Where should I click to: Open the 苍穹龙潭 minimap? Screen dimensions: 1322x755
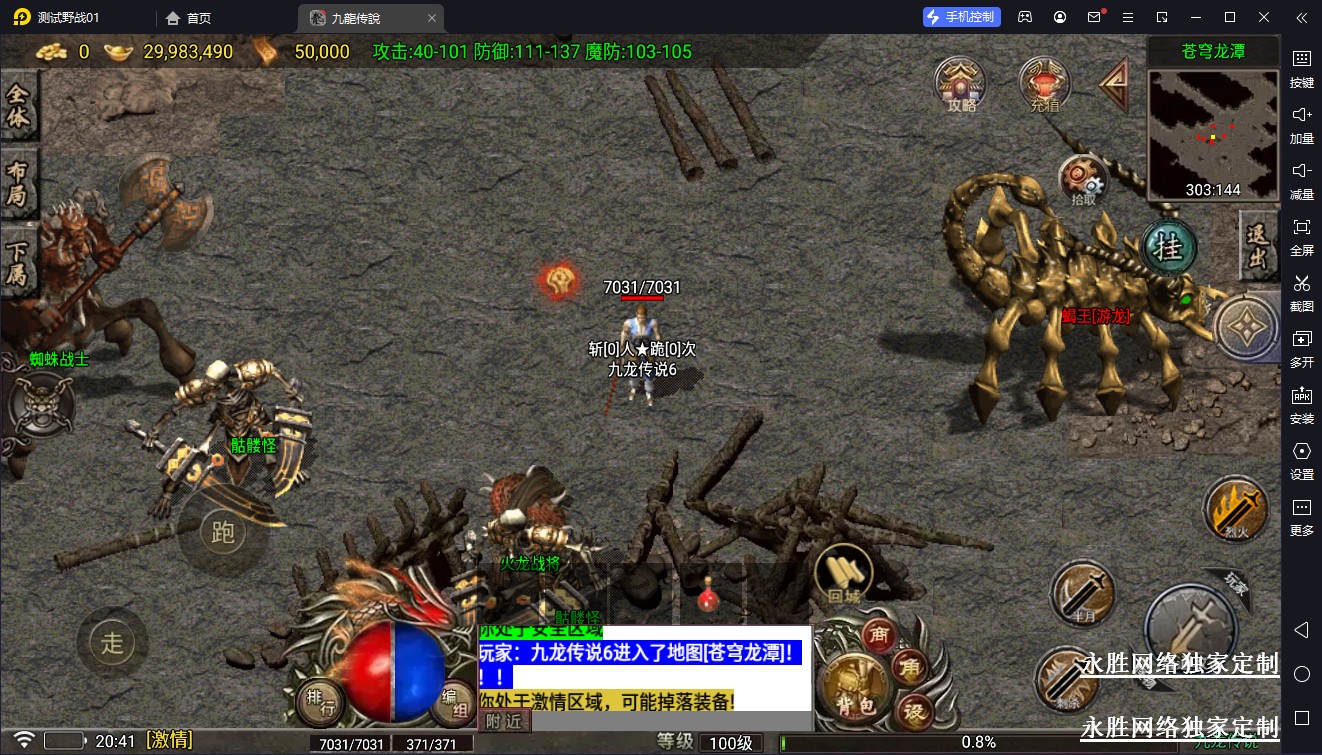[x=1213, y=134]
